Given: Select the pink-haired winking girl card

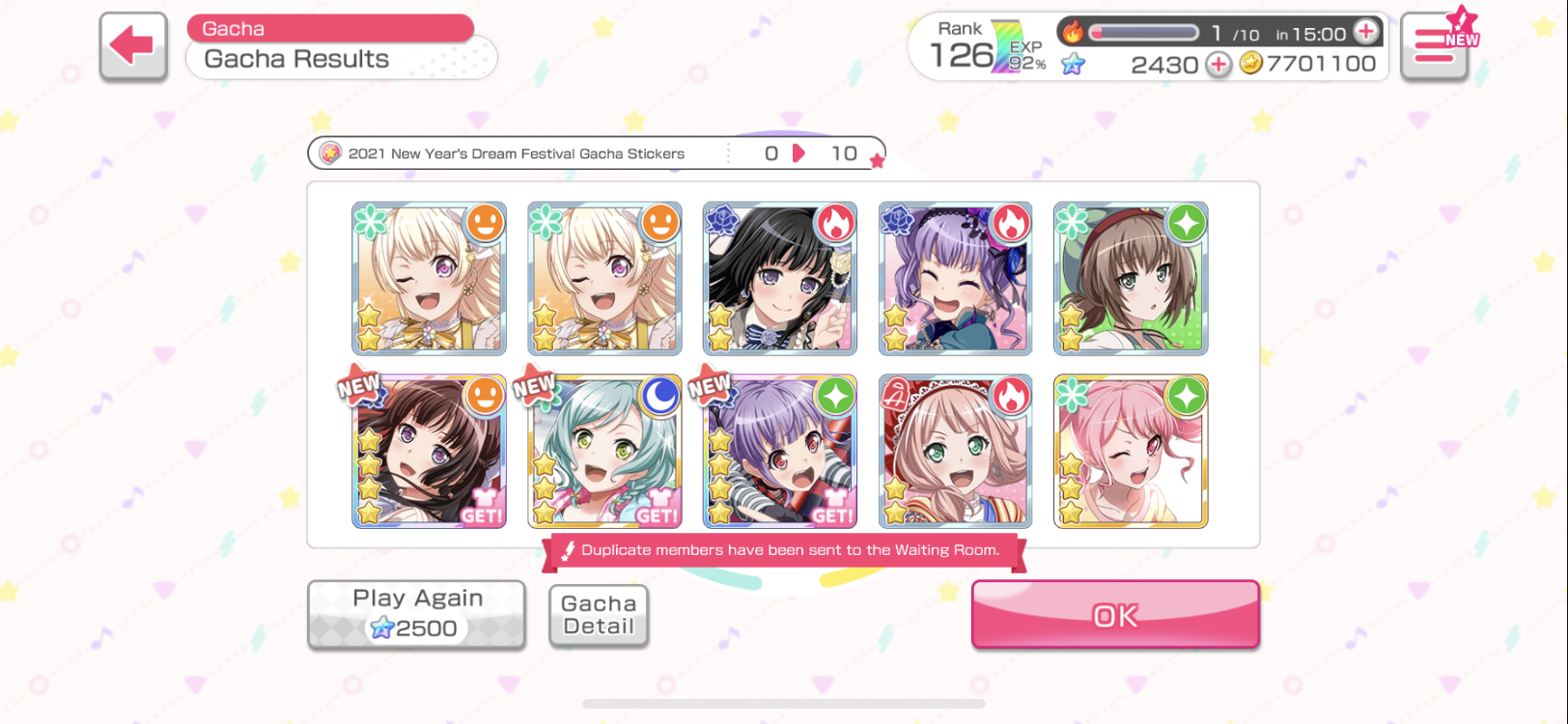Looking at the screenshot, I should (x=1131, y=452).
